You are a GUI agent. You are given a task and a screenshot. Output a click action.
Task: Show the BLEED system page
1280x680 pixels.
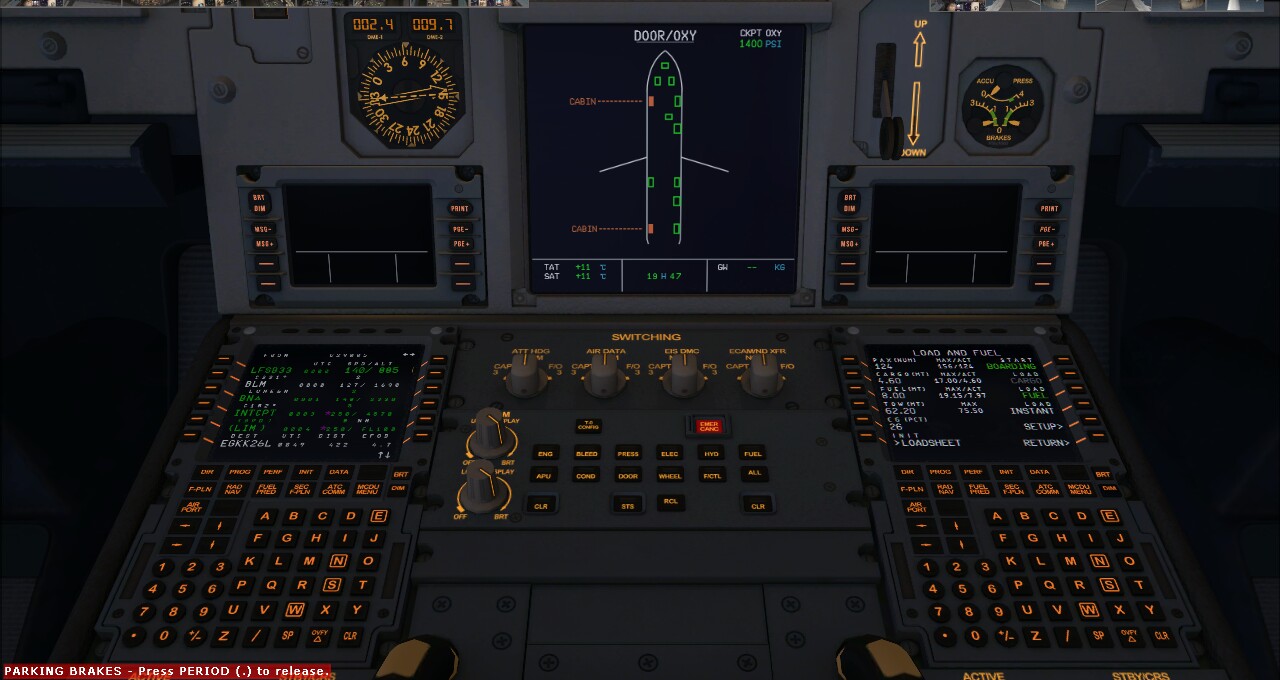587,454
